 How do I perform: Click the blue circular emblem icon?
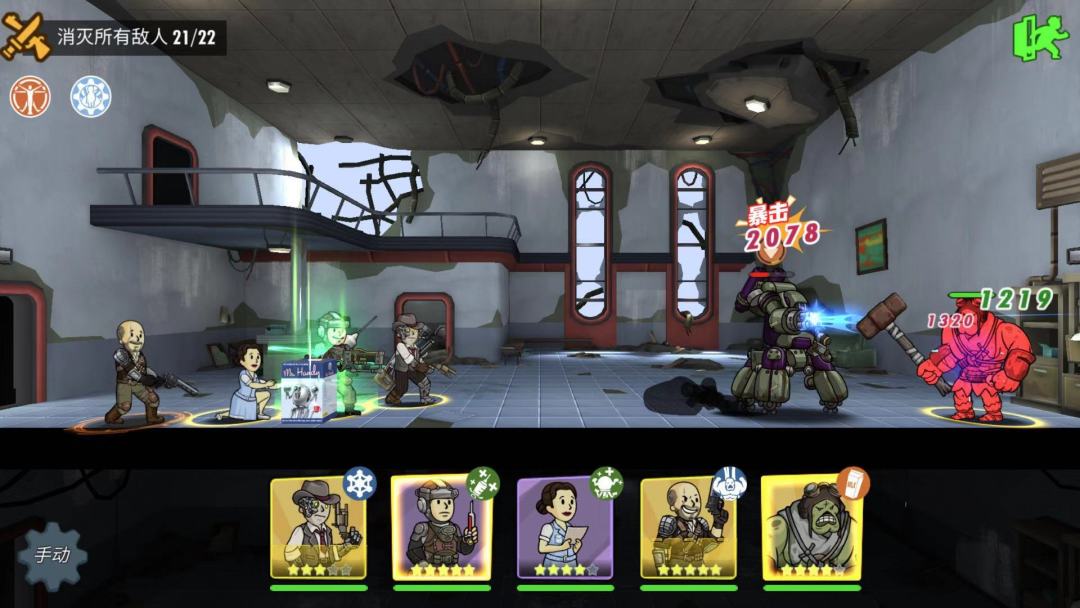pos(90,97)
